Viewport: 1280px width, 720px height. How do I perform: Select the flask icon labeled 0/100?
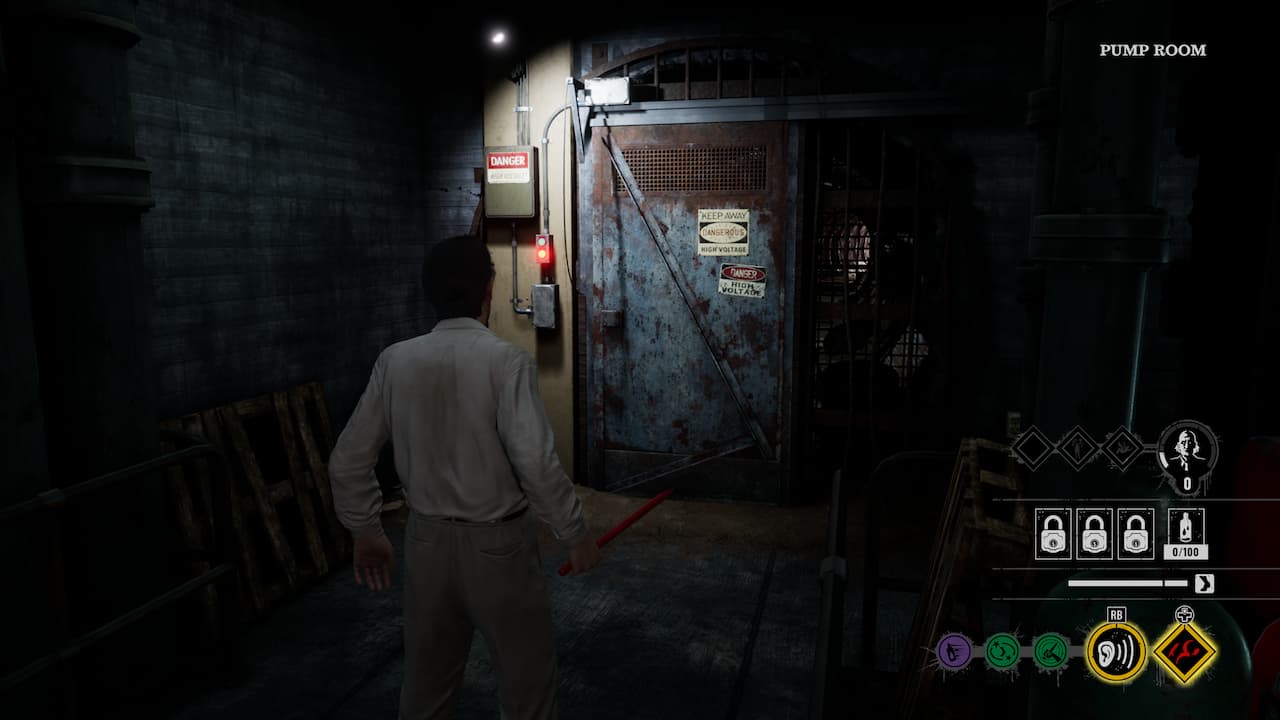(x=1185, y=527)
